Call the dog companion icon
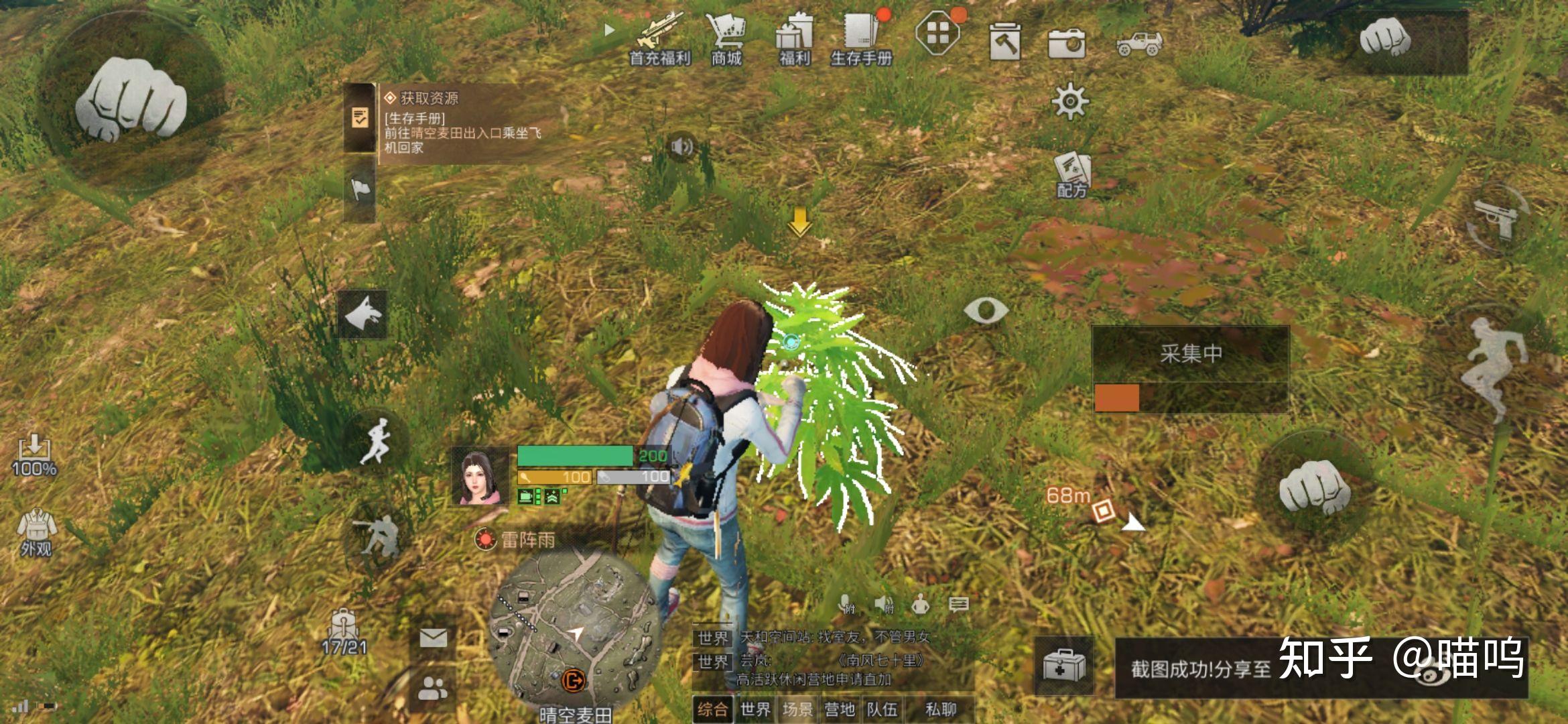This screenshot has height=724, width=1568. [363, 314]
